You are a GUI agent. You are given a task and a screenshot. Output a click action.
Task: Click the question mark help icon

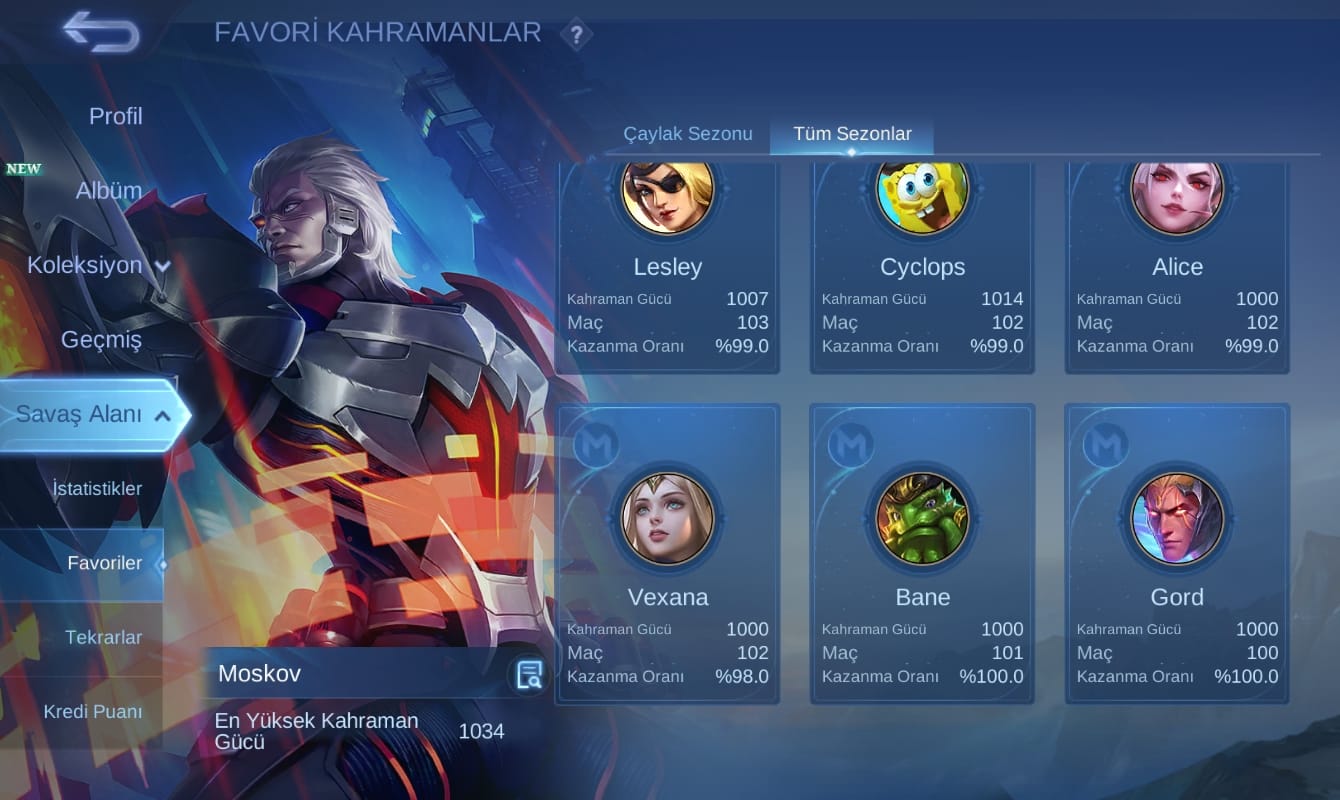576,35
